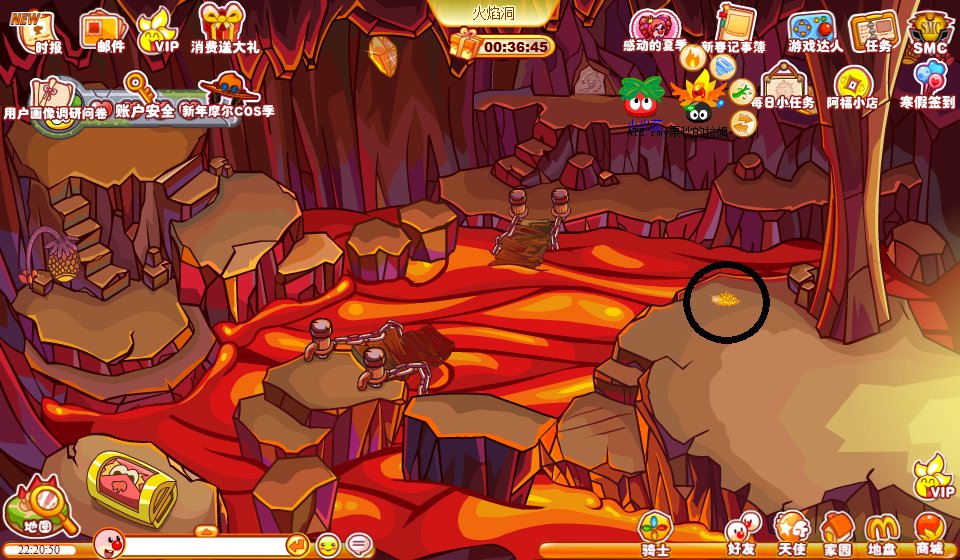Image resolution: width=960 pixels, height=560 pixels.
Task: Open the 任务 quest book
Action: (x=875, y=30)
